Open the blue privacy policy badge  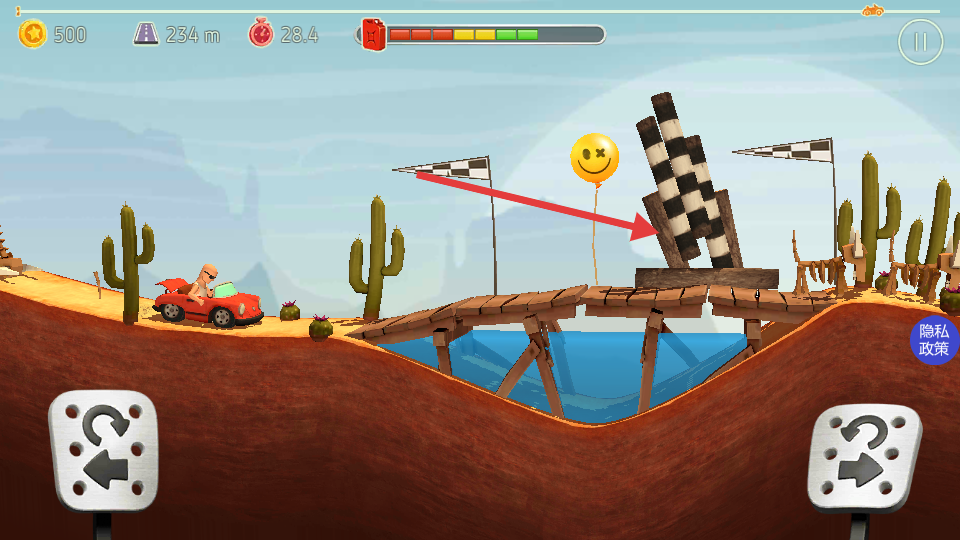point(934,341)
